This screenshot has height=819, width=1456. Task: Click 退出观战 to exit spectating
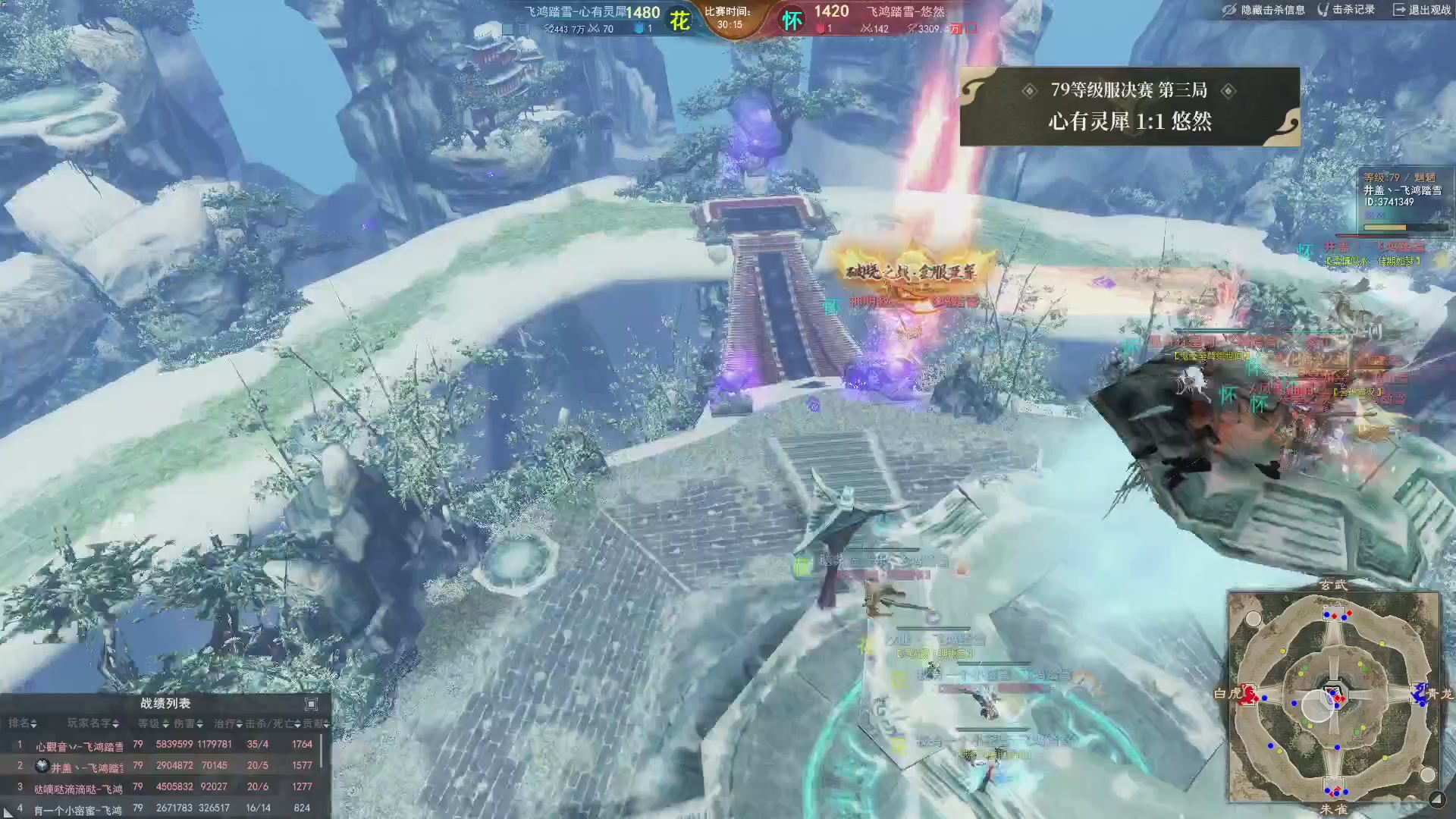[1422, 10]
